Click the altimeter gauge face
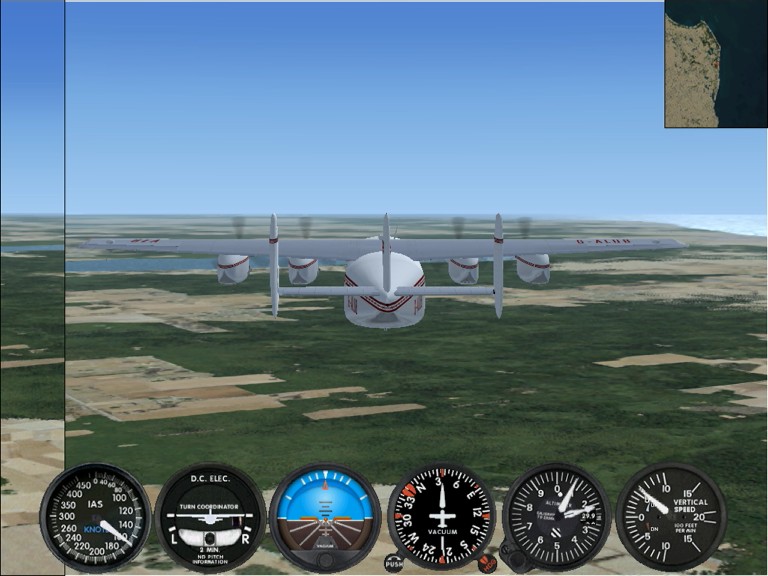This screenshot has height=576, width=768. point(558,514)
